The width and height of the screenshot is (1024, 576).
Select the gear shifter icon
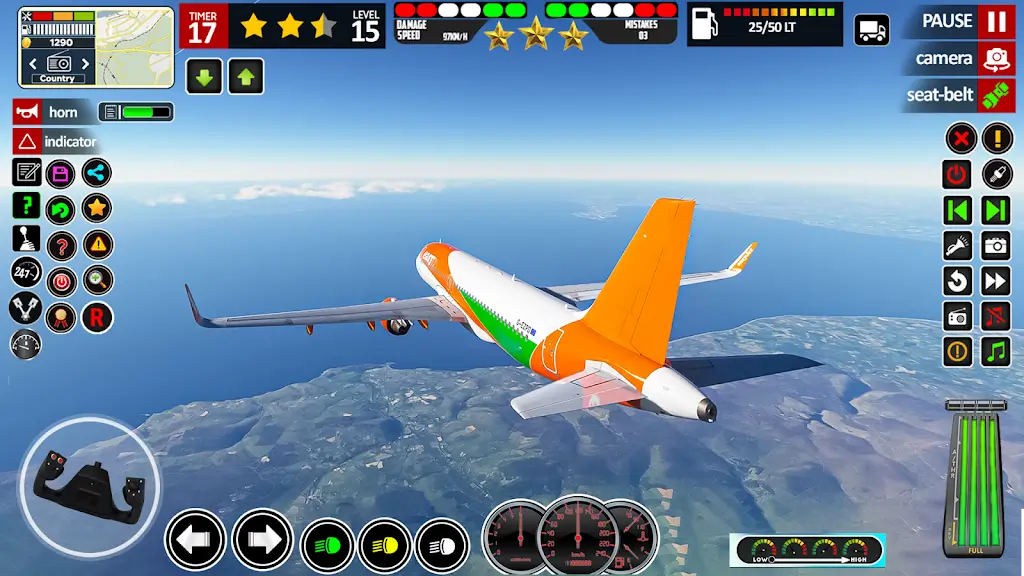[26, 238]
